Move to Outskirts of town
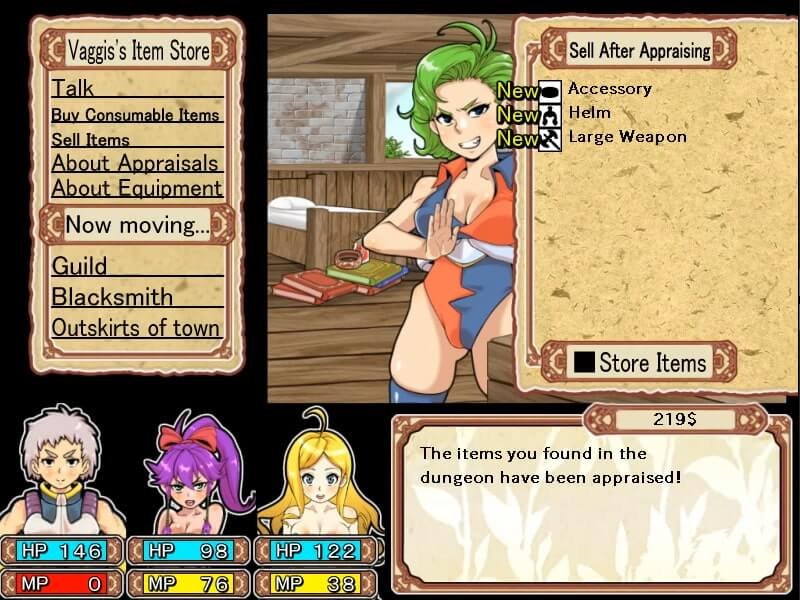 (x=136, y=328)
